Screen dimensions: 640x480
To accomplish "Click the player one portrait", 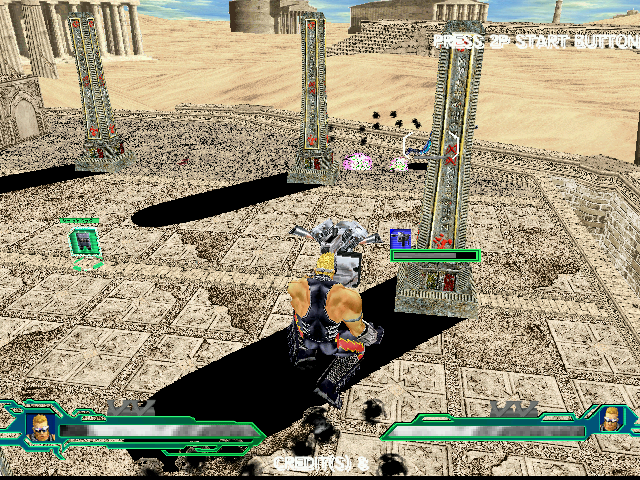I will 40,427.
